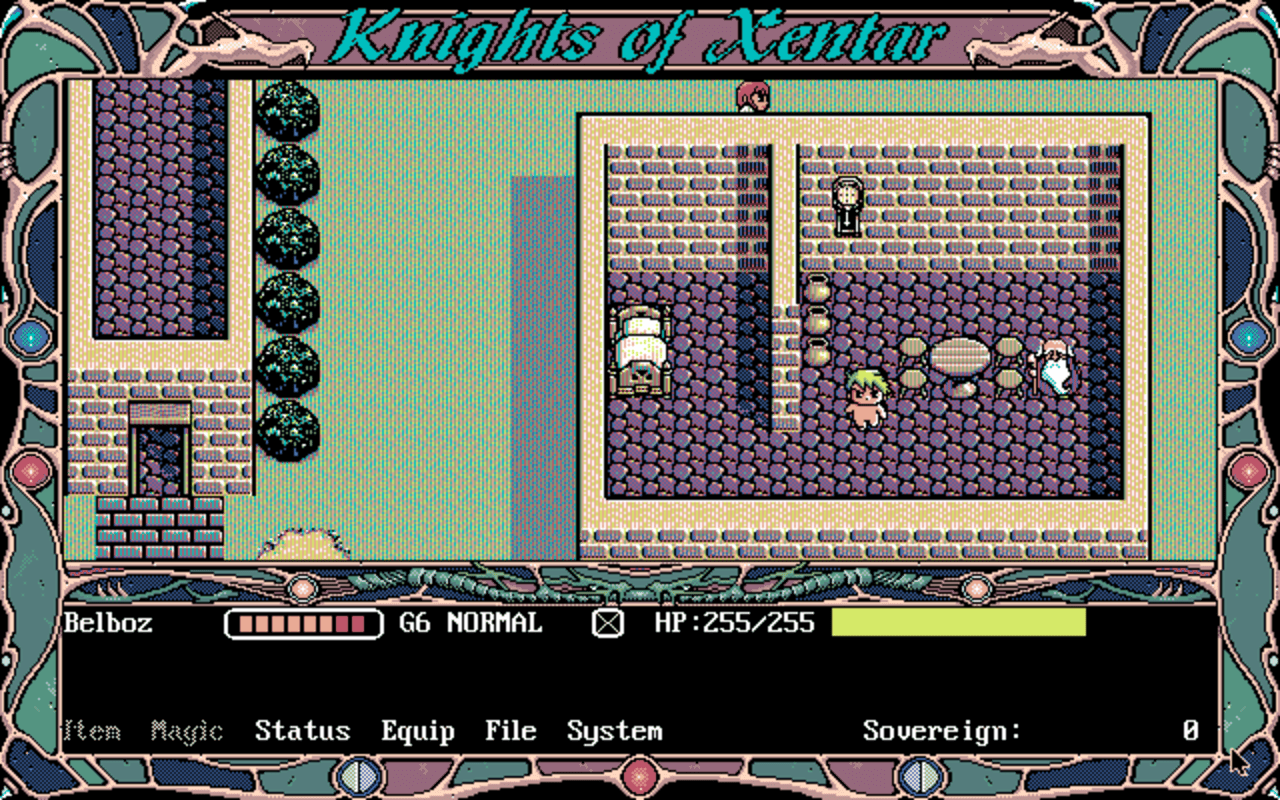Open the File menu
Screen dimensions: 1280x800
click(x=510, y=731)
